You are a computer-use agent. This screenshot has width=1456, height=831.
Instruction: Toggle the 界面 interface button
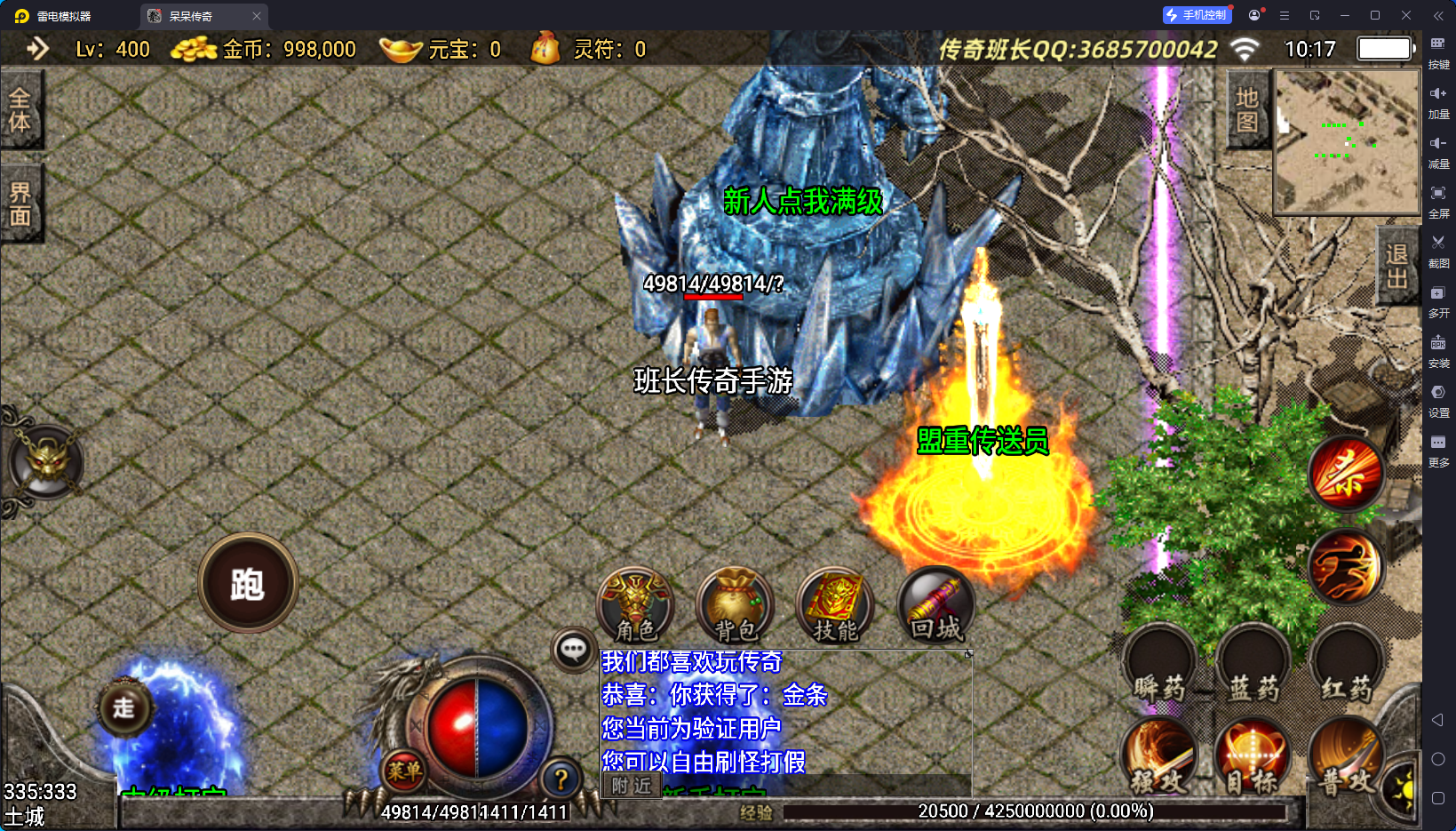pos(20,204)
